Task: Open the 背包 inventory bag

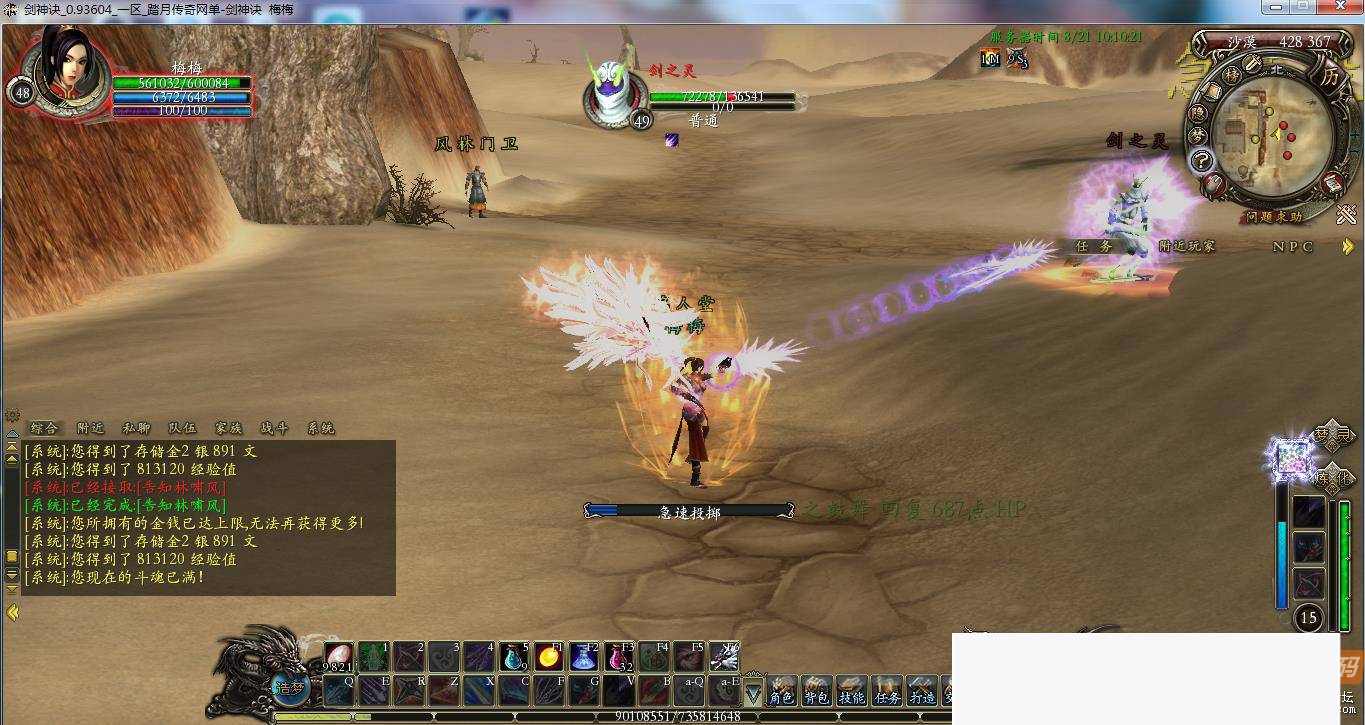Action: (817, 692)
